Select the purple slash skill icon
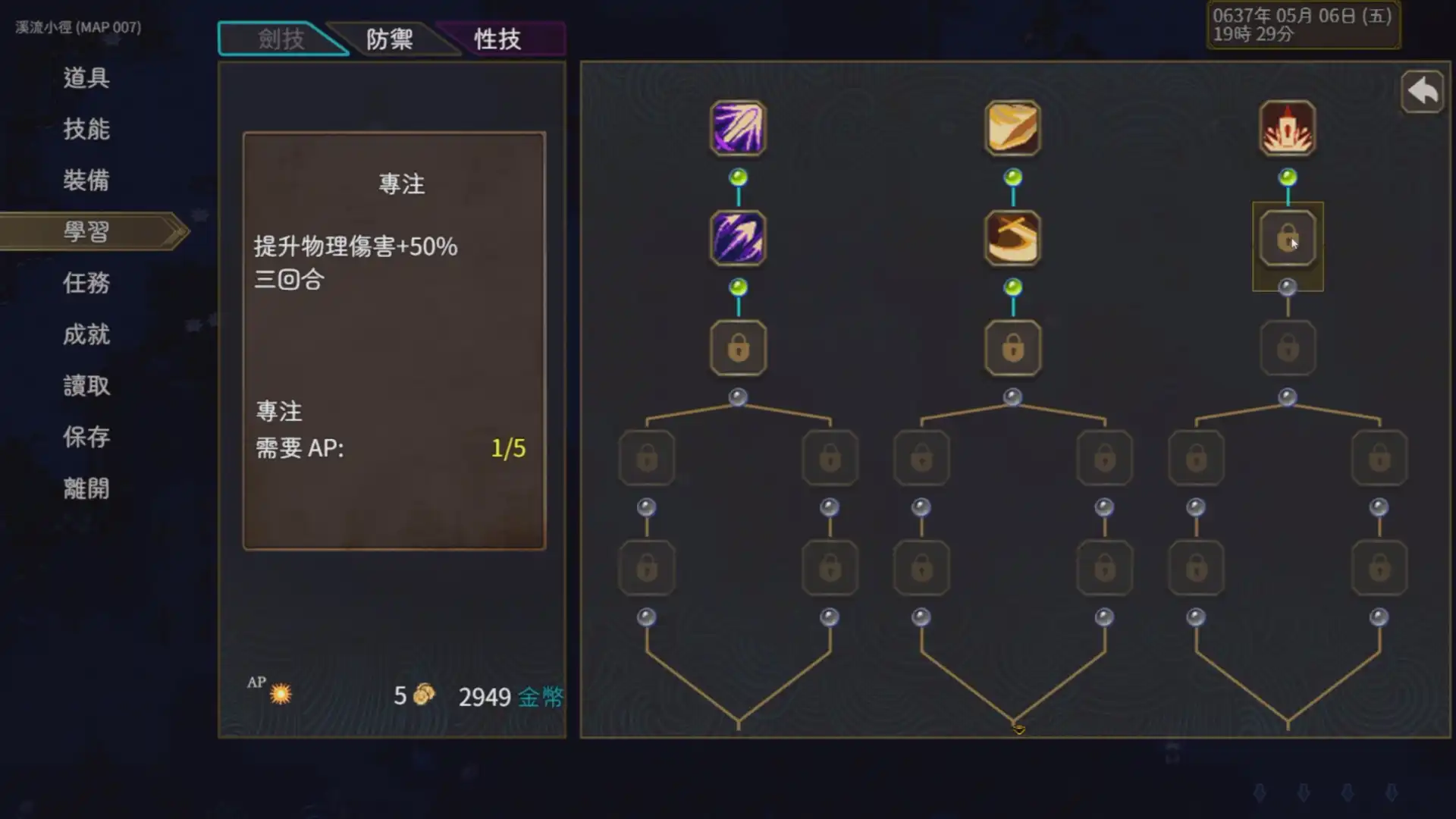 click(x=737, y=129)
